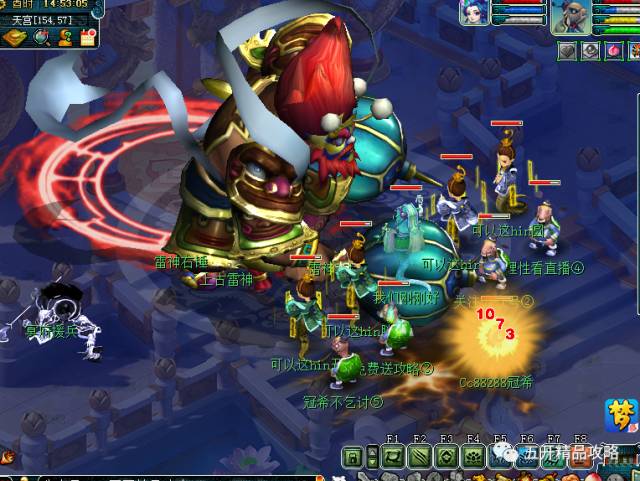Open the world map globe icon

[41, 37]
